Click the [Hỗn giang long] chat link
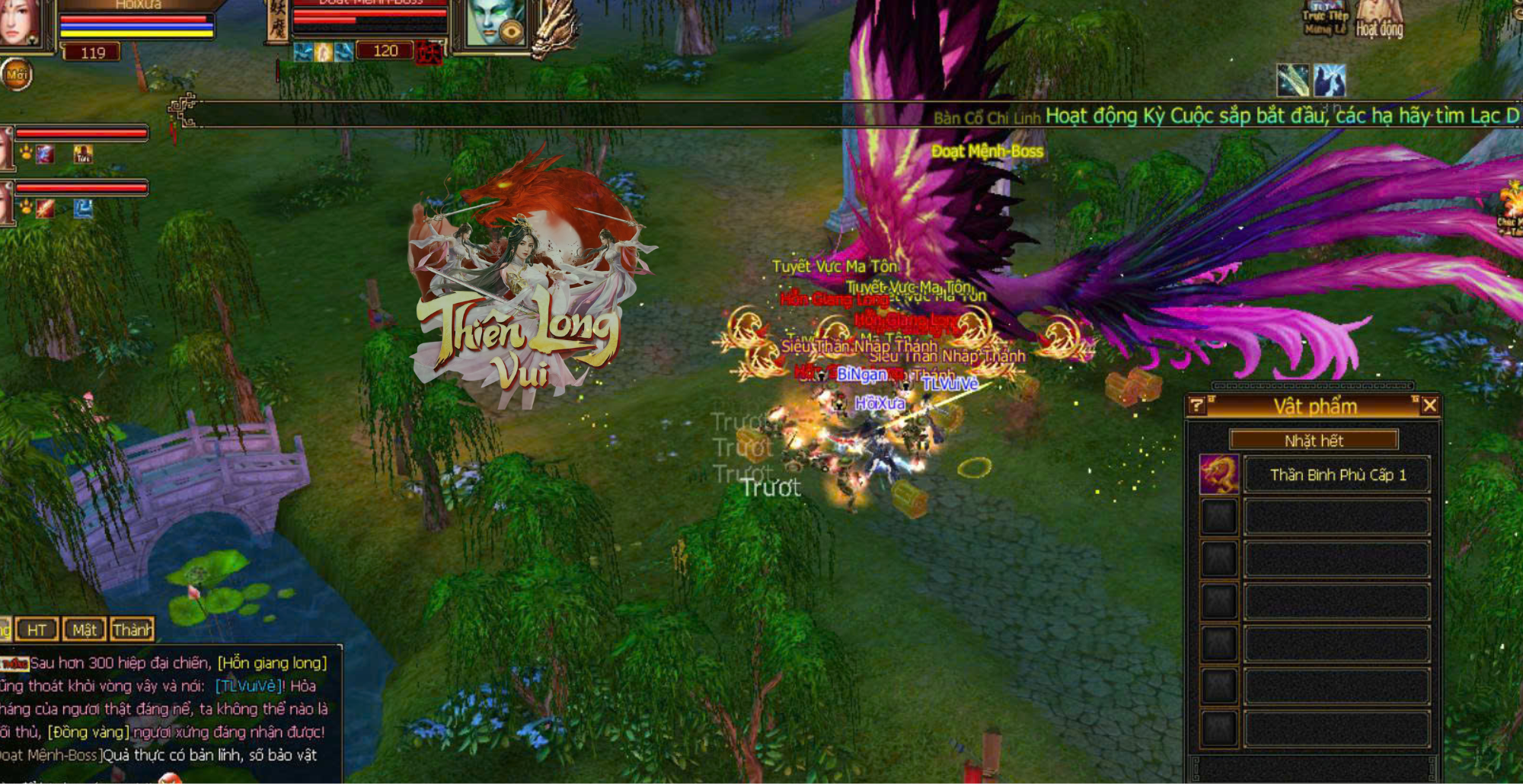 click(x=272, y=663)
